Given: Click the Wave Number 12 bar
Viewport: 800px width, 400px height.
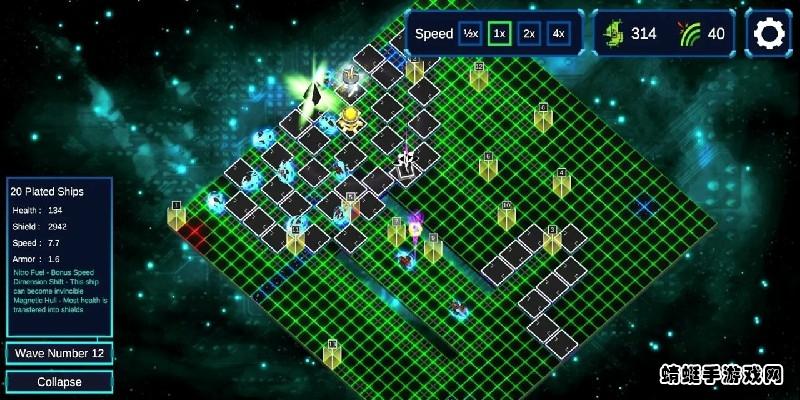Looking at the screenshot, I should click(59, 353).
